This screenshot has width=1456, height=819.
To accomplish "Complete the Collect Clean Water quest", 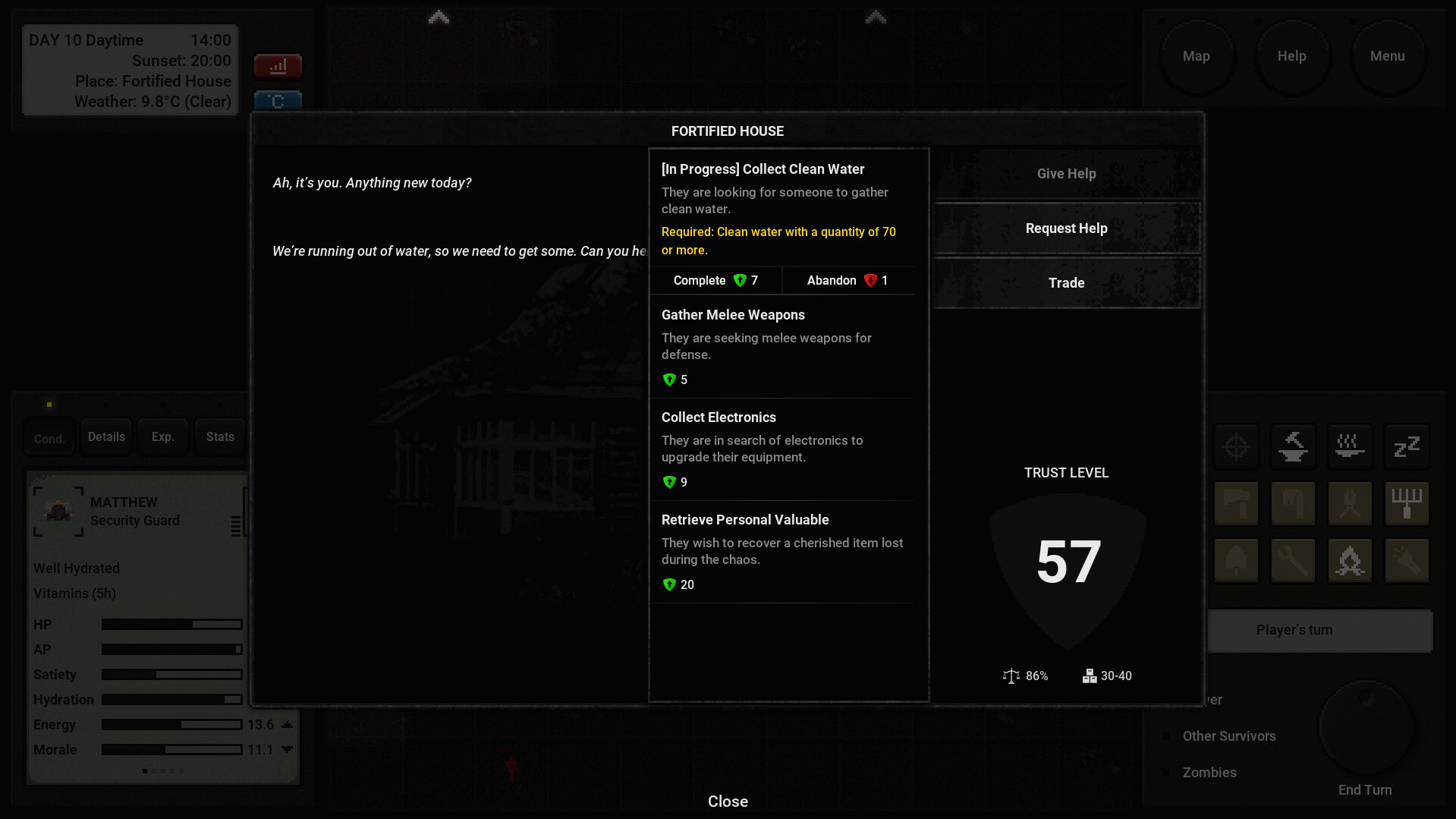I will pyautogui.click(x=715, y=281).
